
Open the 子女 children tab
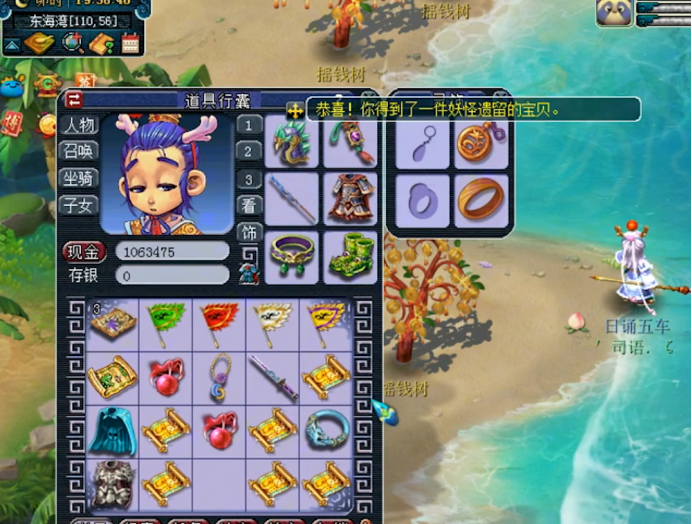click(x=79, y=204)
